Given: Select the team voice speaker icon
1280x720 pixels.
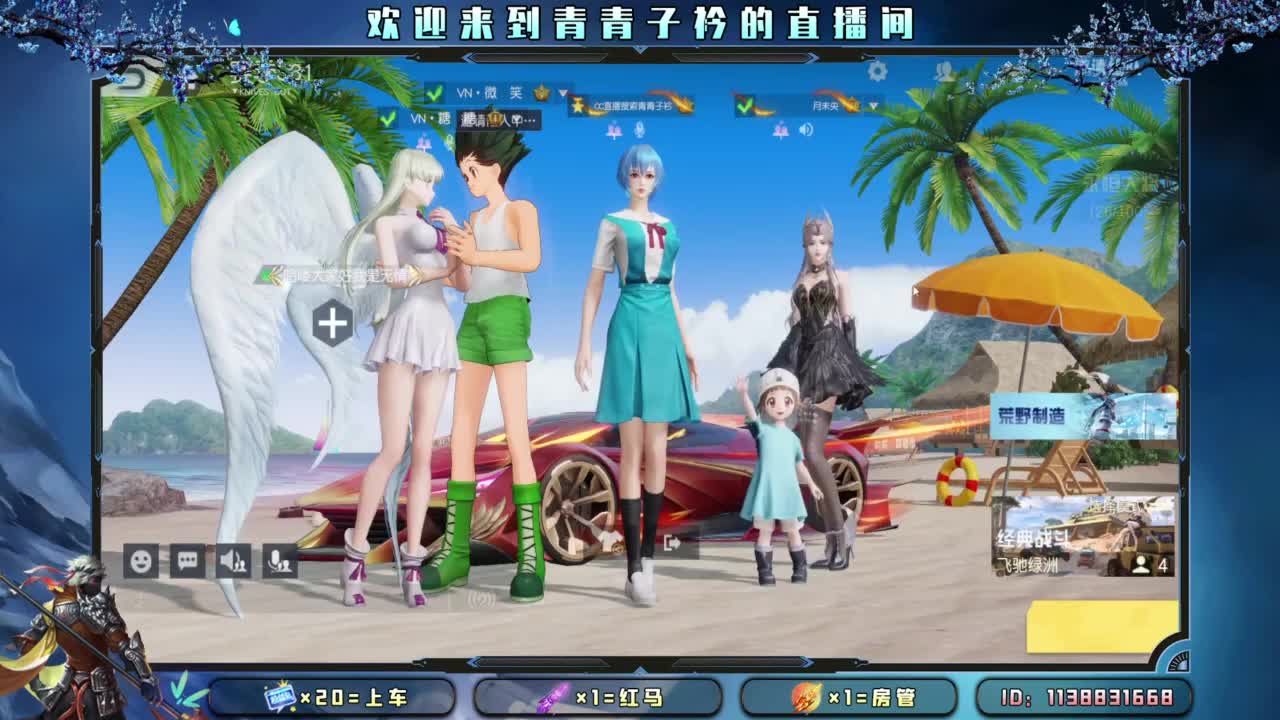Looking at the screenshot, I should point(234,561).
